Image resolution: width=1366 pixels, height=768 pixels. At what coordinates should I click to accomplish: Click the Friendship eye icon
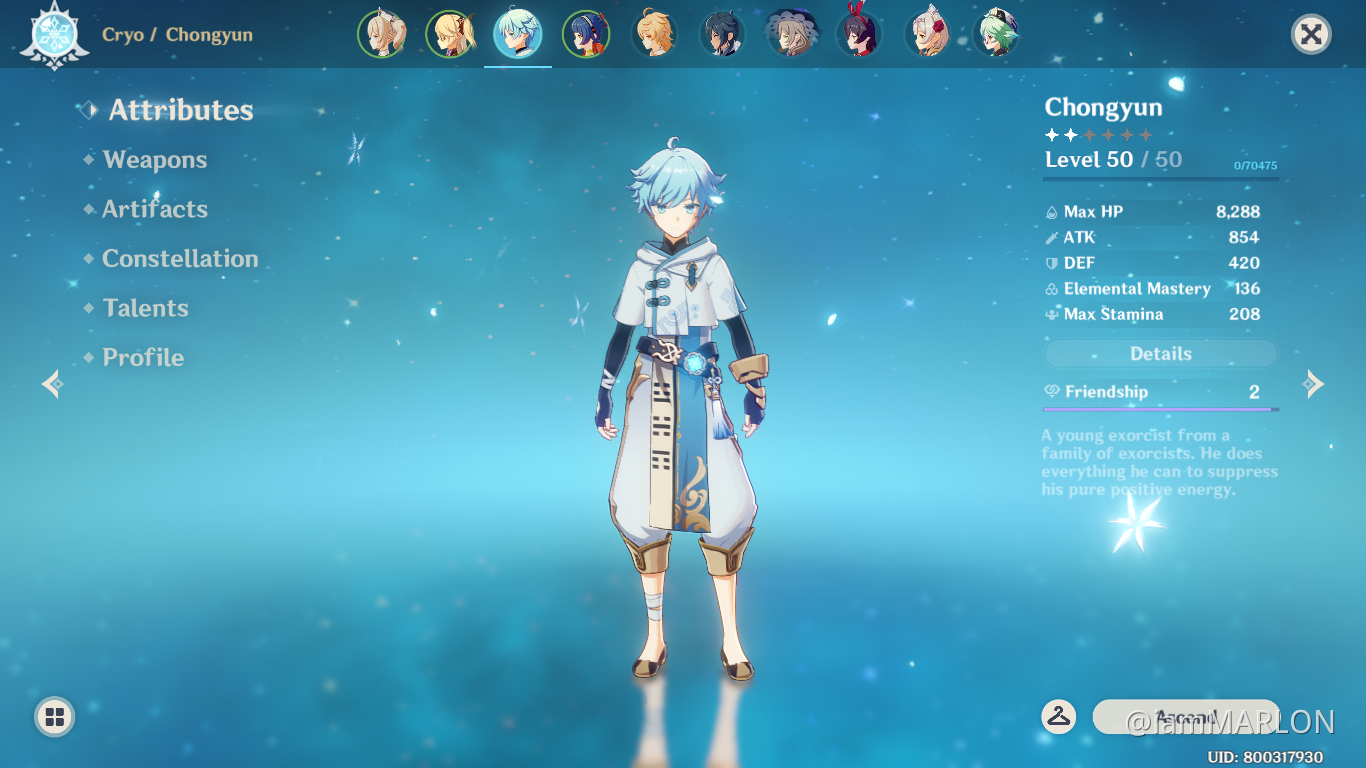(x=1051, y=392)
